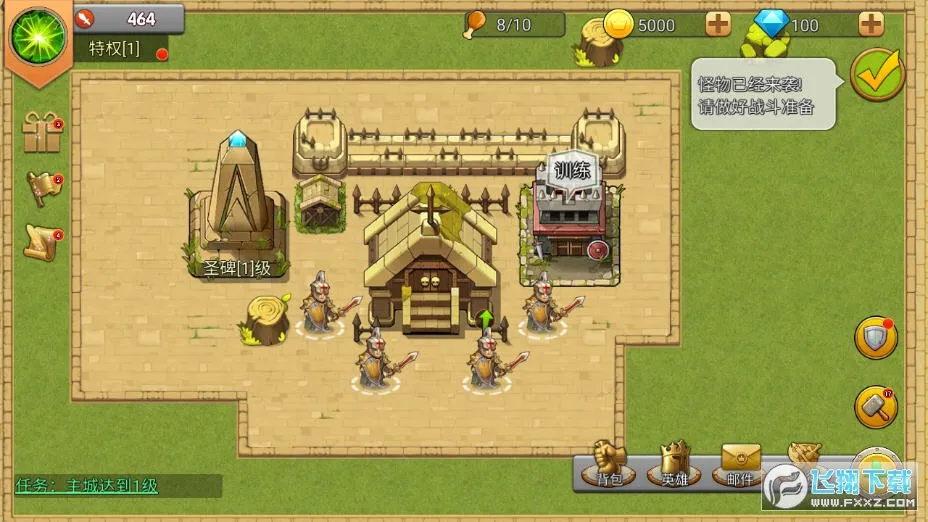Follow the 任务 主城达到1级 quest link

point(86,486)
